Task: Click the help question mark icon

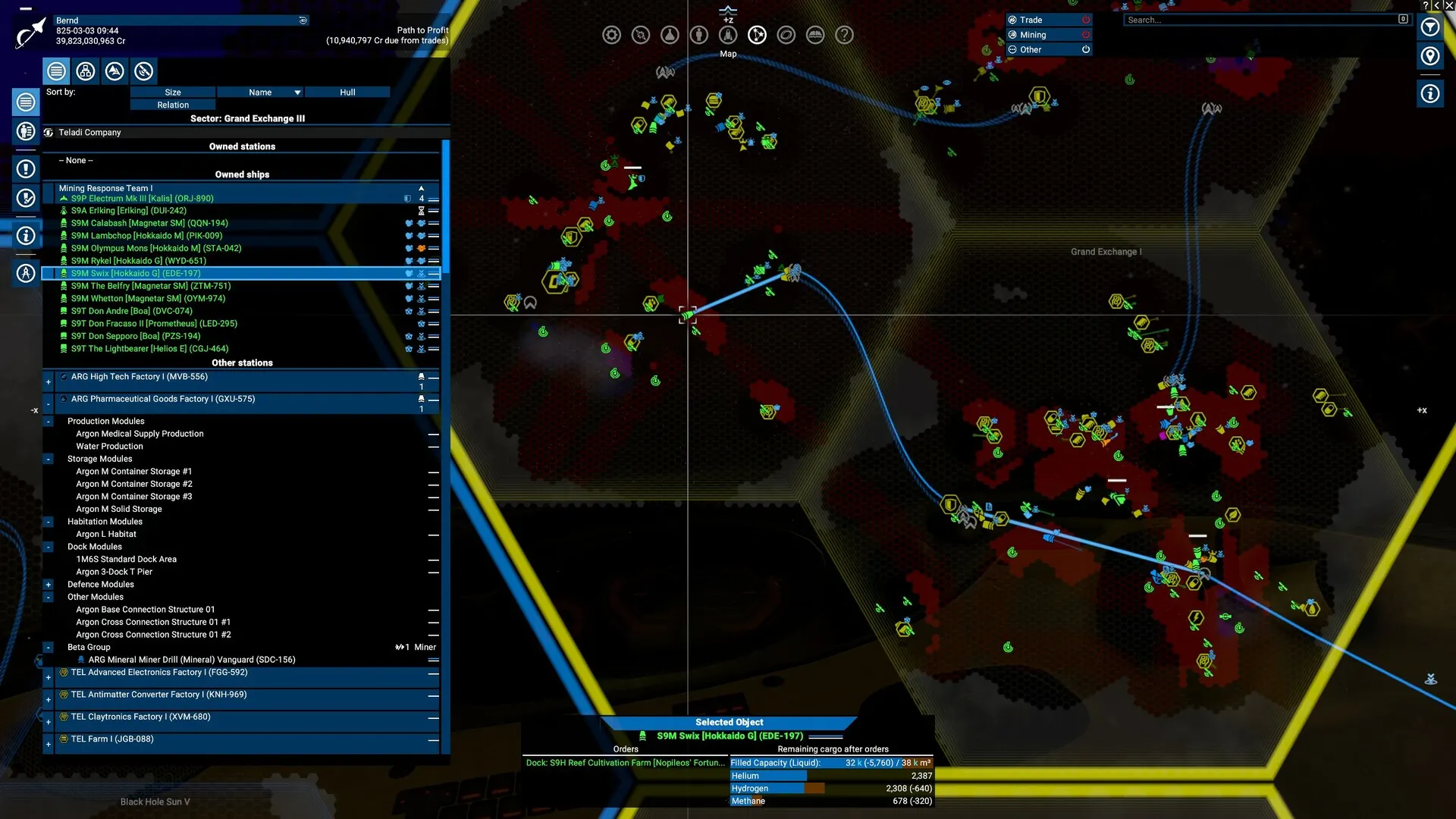Action: pyautogui.click(x=845, y=34)
